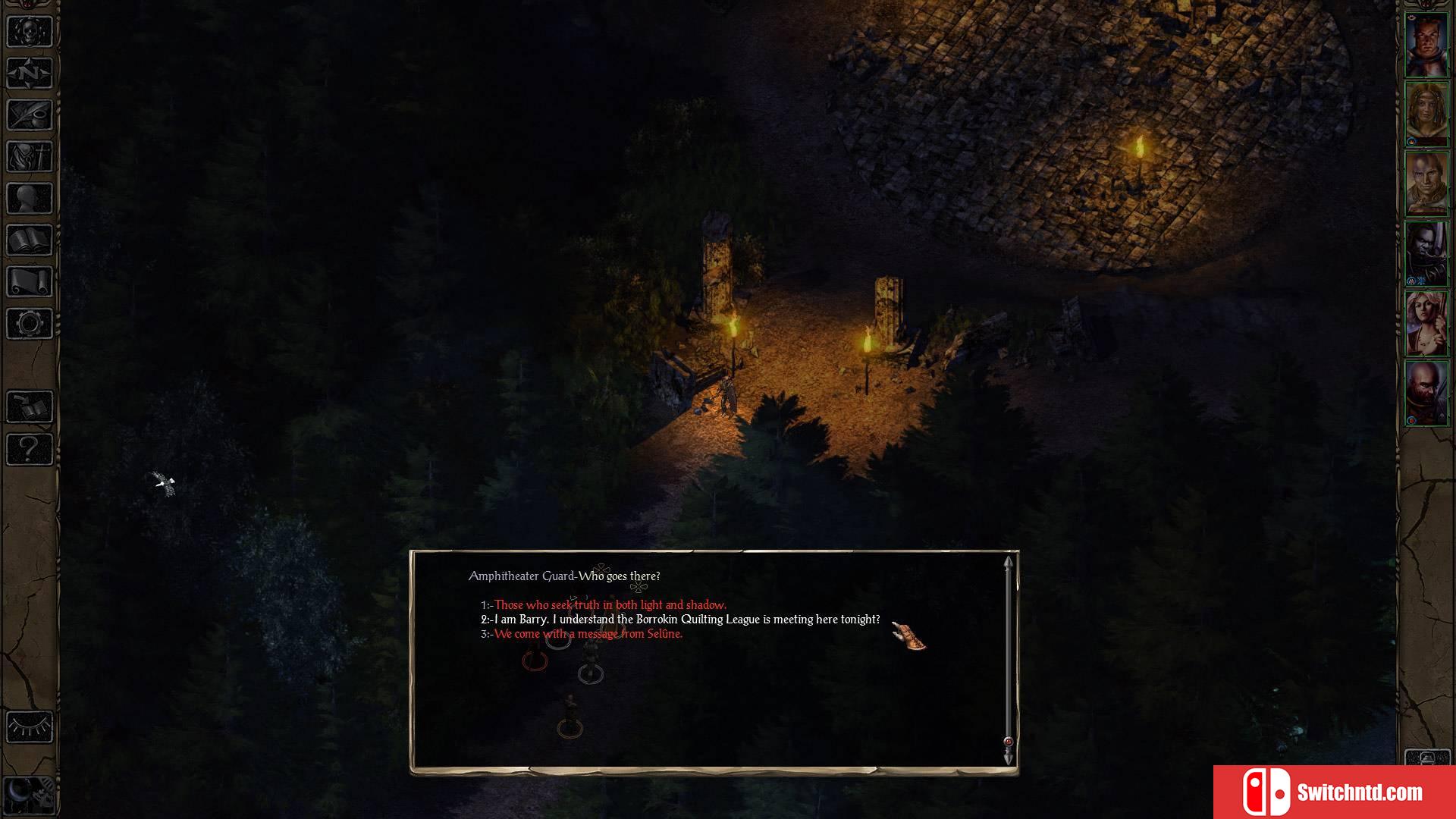Choose the reply about truth in light and shadow
Screen dimensions: 1456x819
[610, 604]
